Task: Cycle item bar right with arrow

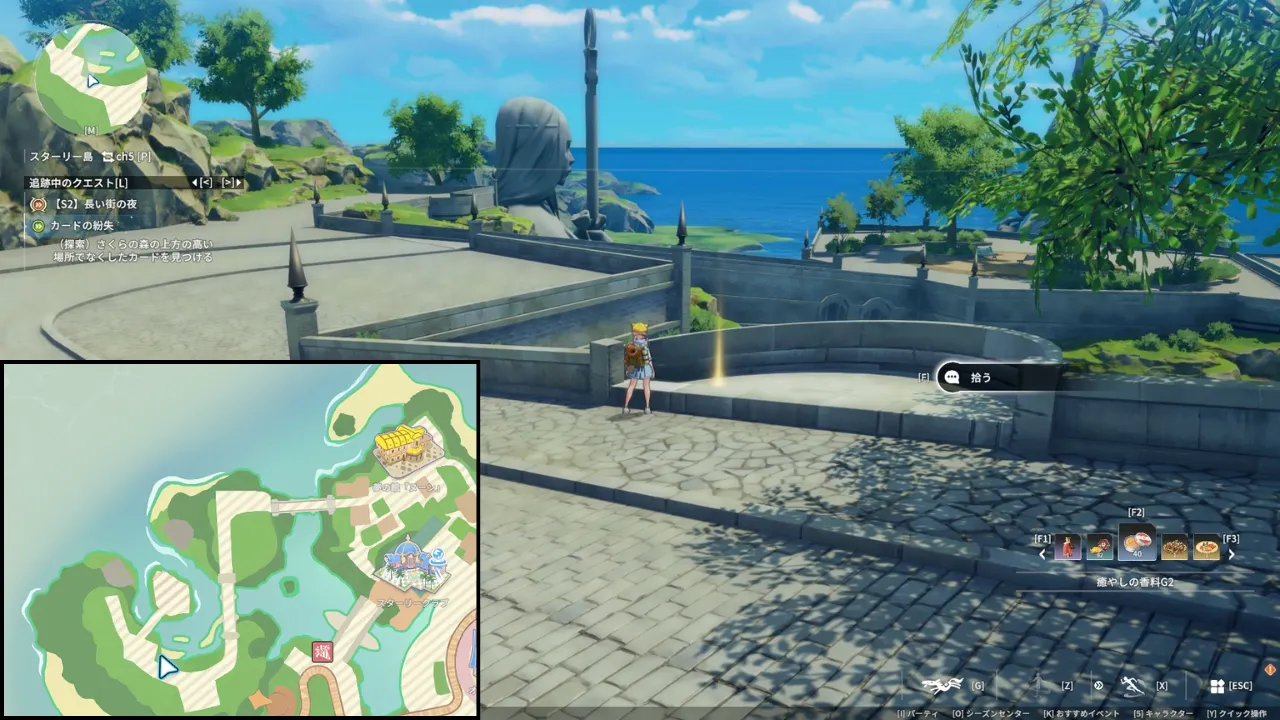Action: [1232, 555]
